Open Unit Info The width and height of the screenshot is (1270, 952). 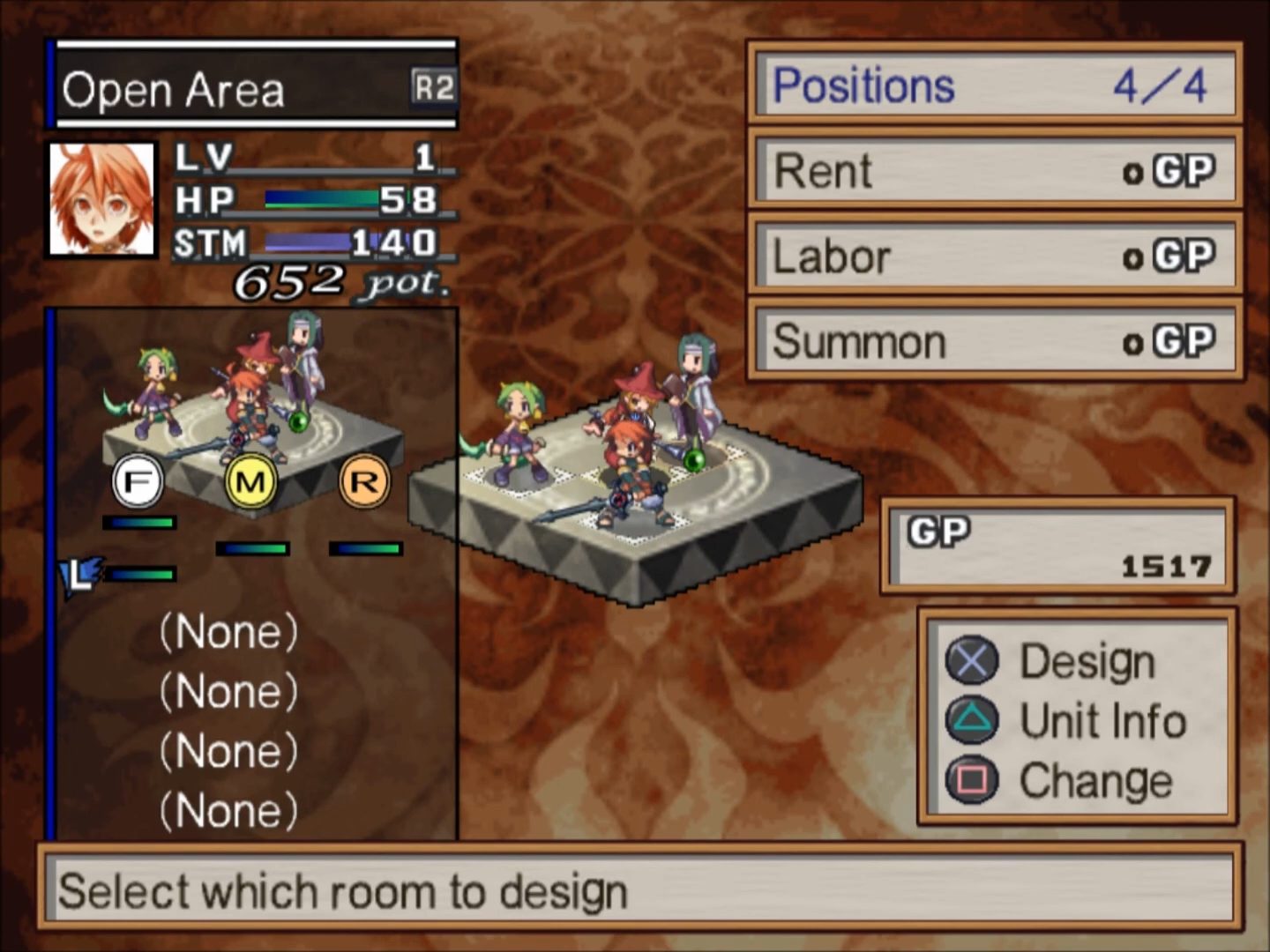click(x=1102, y=720)
